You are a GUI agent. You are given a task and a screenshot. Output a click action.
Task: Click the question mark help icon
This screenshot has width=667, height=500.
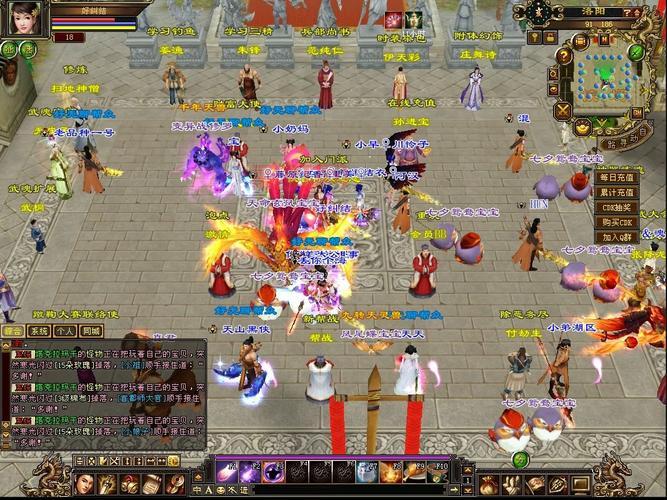565,56
